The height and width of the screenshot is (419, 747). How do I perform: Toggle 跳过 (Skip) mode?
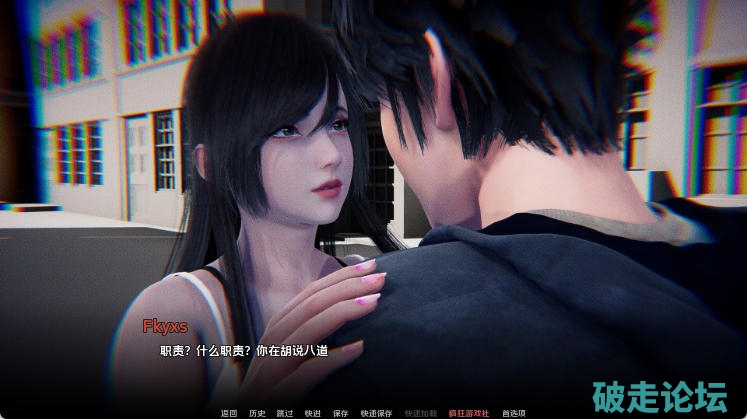(285, 412)
